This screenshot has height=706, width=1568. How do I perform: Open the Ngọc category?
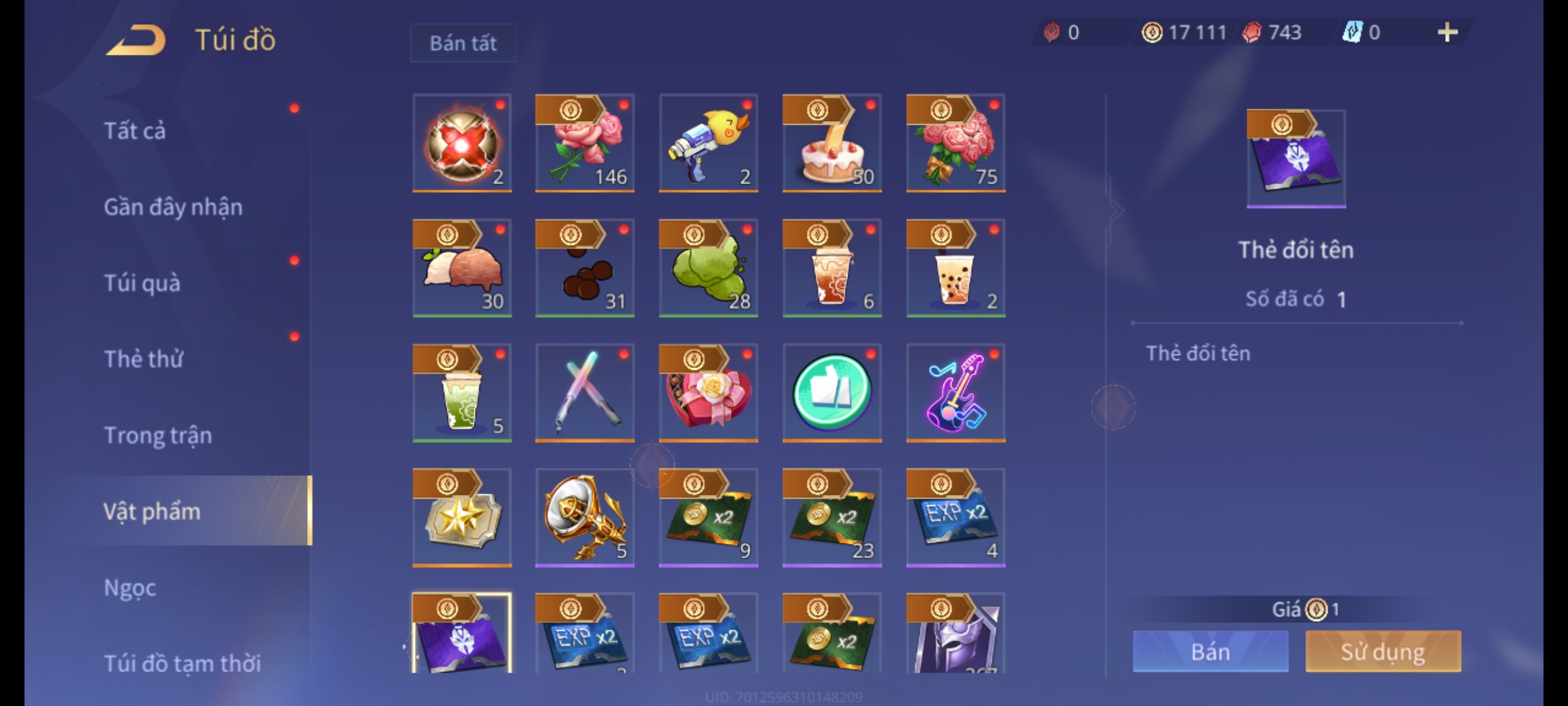click(x=130, y=588)
